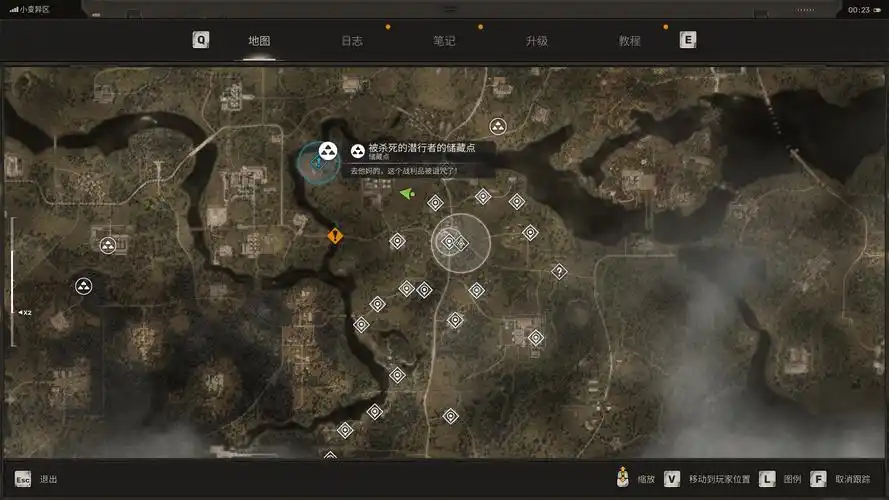Click the green player arrow marker
This screenshot has height=500, width=889.
pos(406,194)
